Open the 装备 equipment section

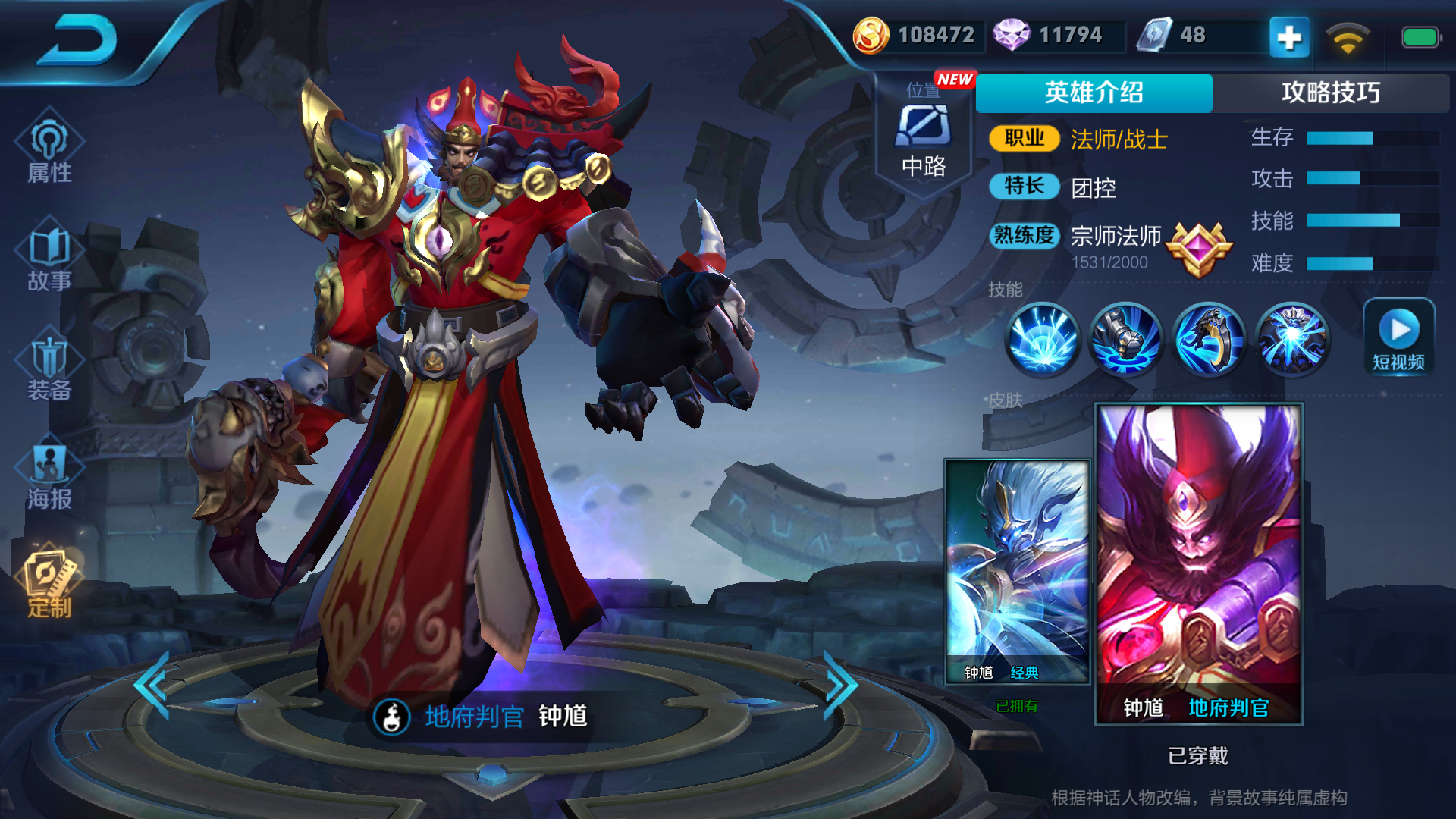(49, 369)
